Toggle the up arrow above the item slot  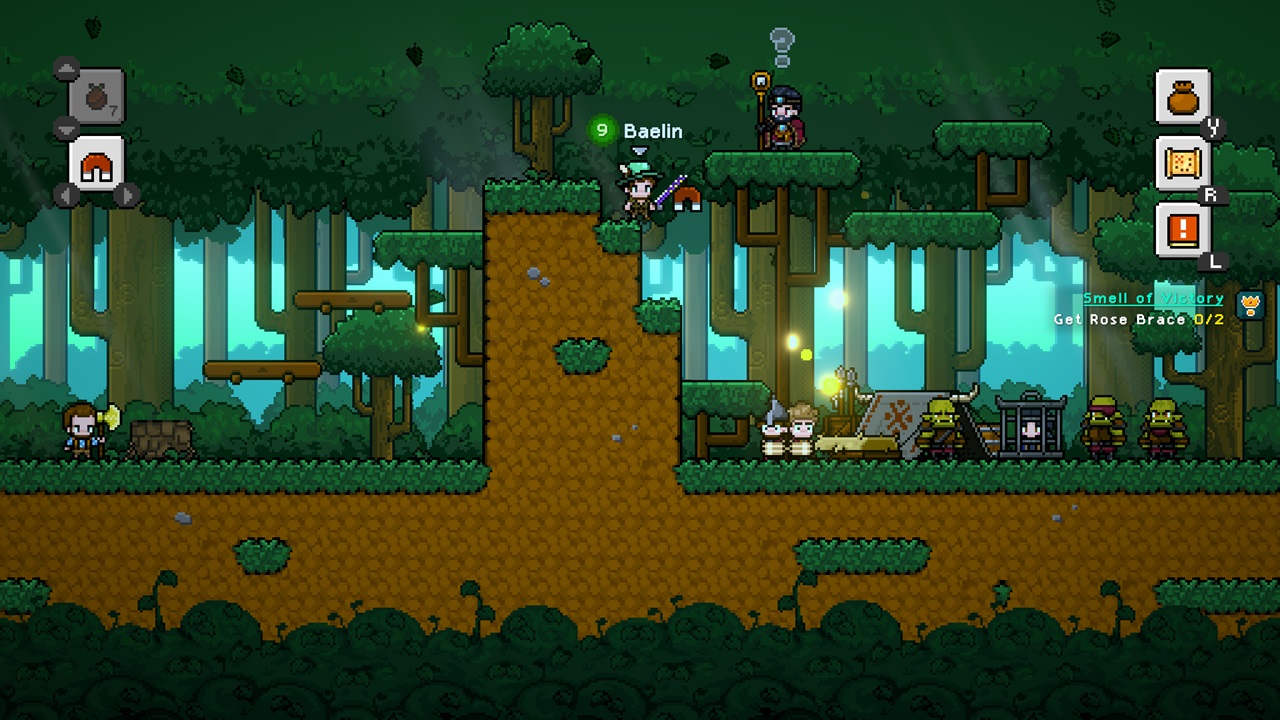pos(66,70)
